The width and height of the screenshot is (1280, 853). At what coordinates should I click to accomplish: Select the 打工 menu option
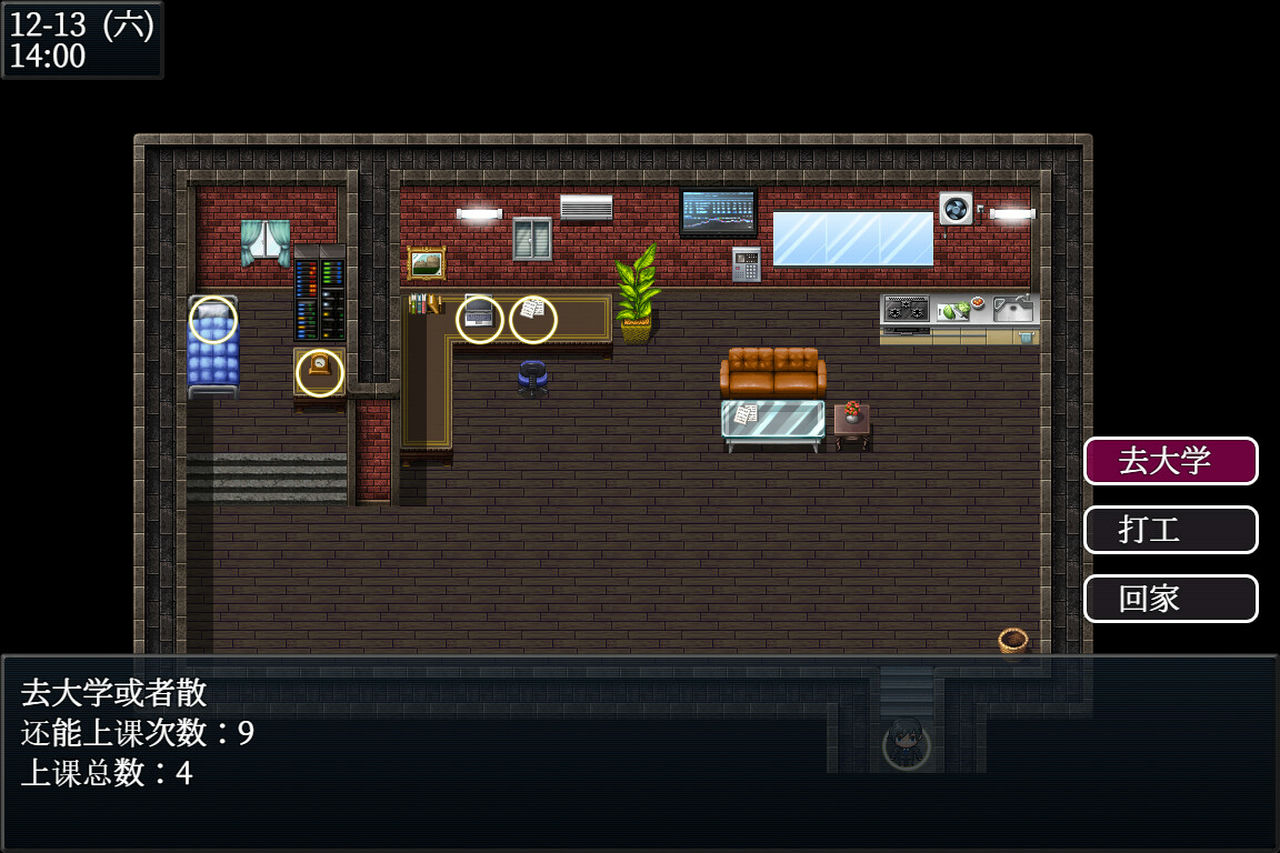coord(1170,530)
